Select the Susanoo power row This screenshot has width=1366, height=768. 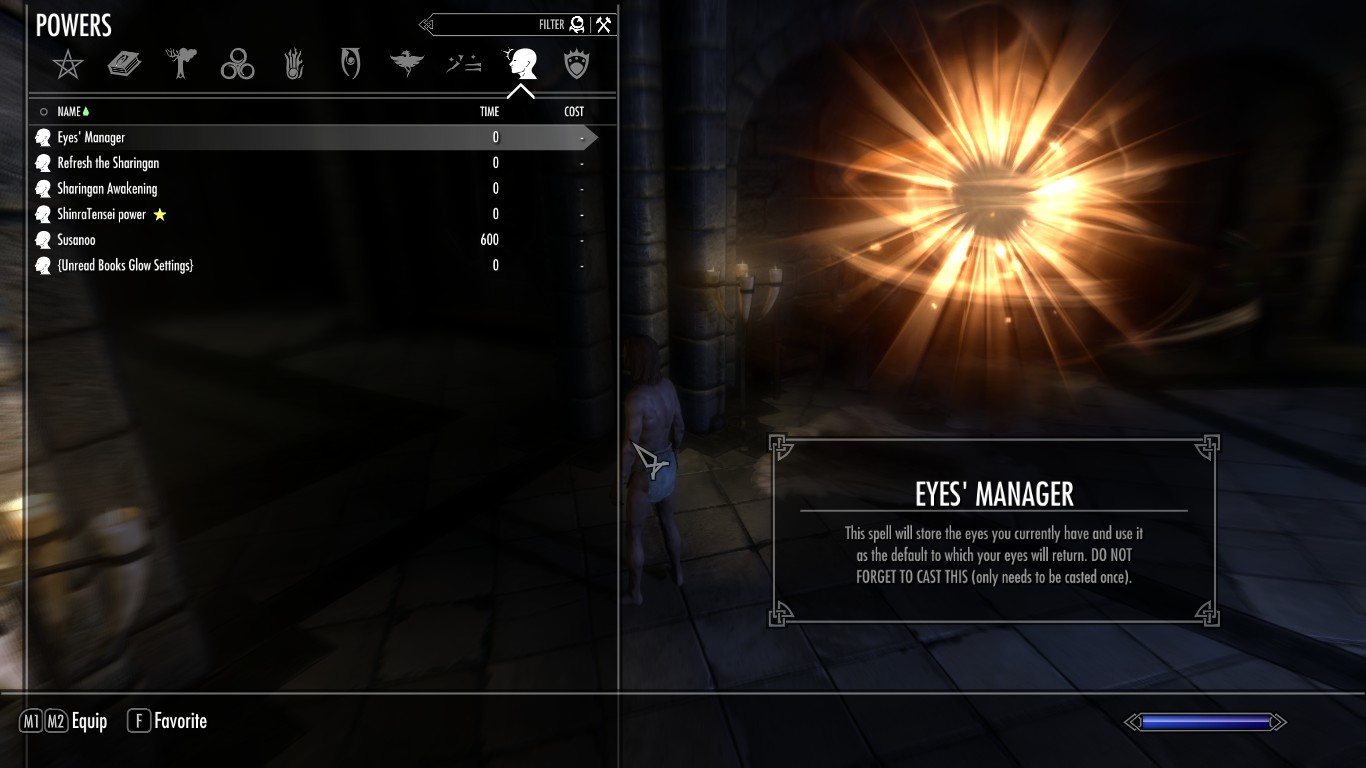[76, 240]
